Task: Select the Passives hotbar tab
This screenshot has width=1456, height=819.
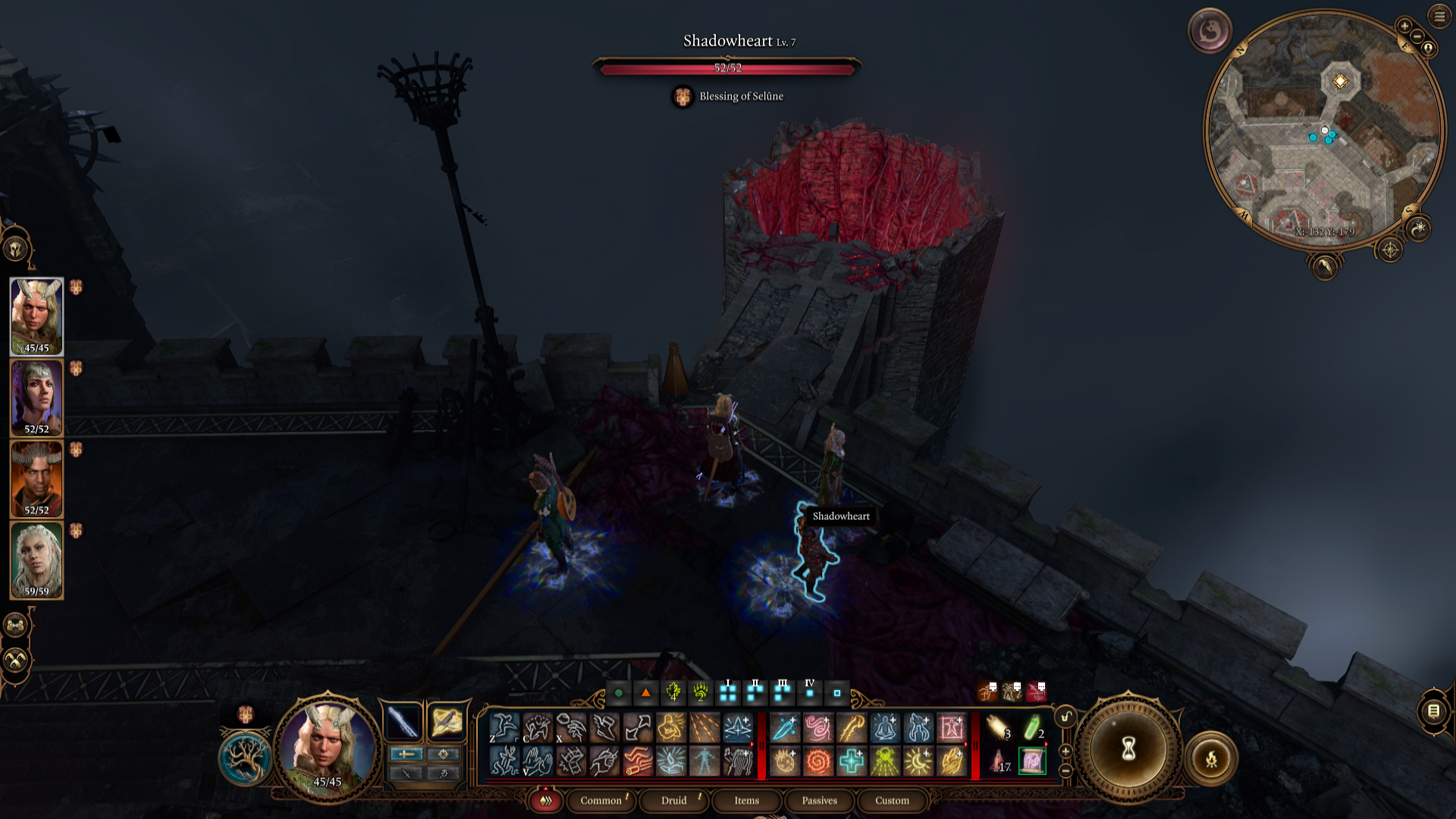Action: (x=819, y=800)
